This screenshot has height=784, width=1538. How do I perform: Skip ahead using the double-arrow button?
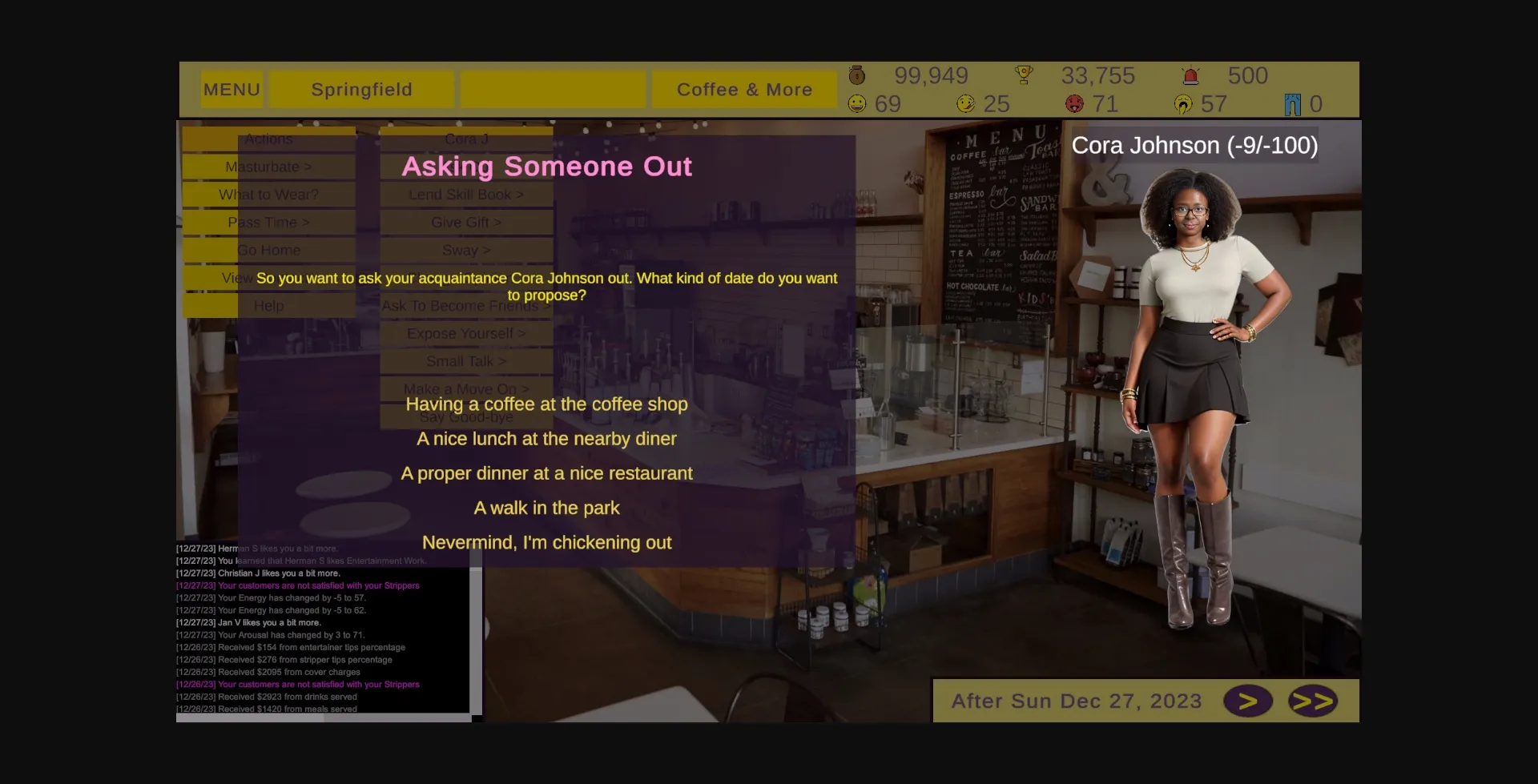(x=1312, y=700)
